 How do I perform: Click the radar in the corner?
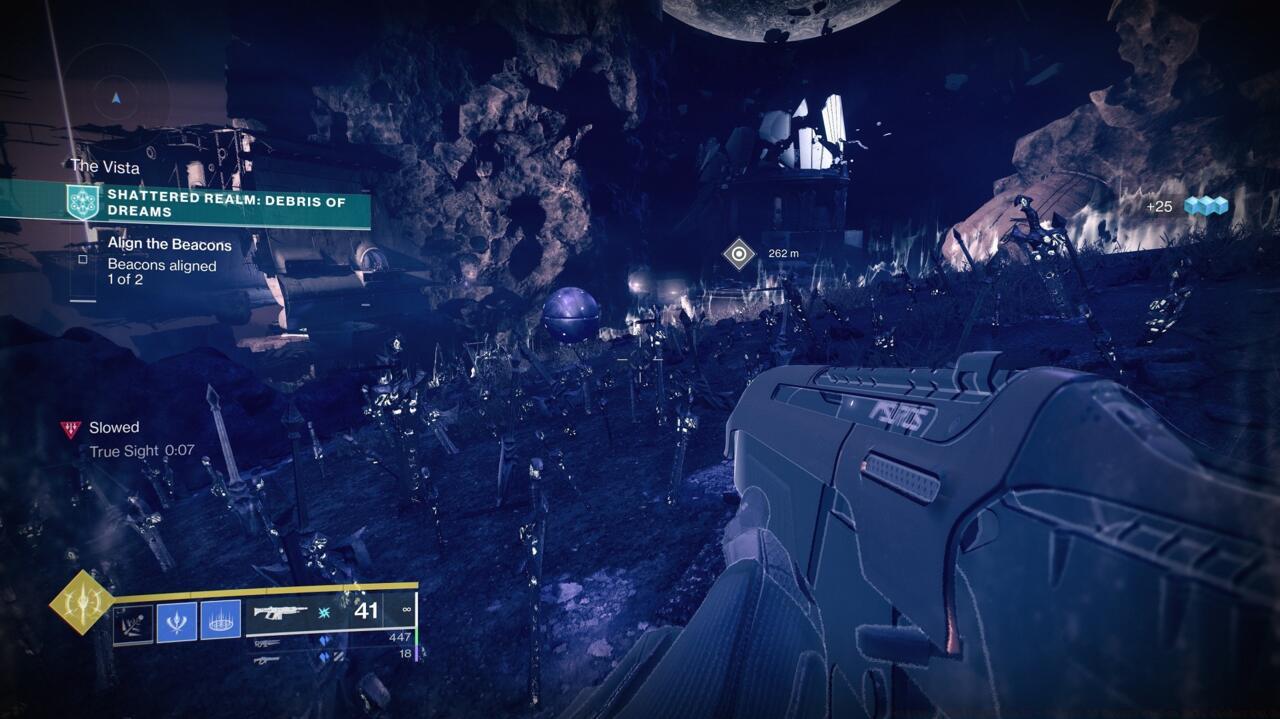[x=117, y=97]
